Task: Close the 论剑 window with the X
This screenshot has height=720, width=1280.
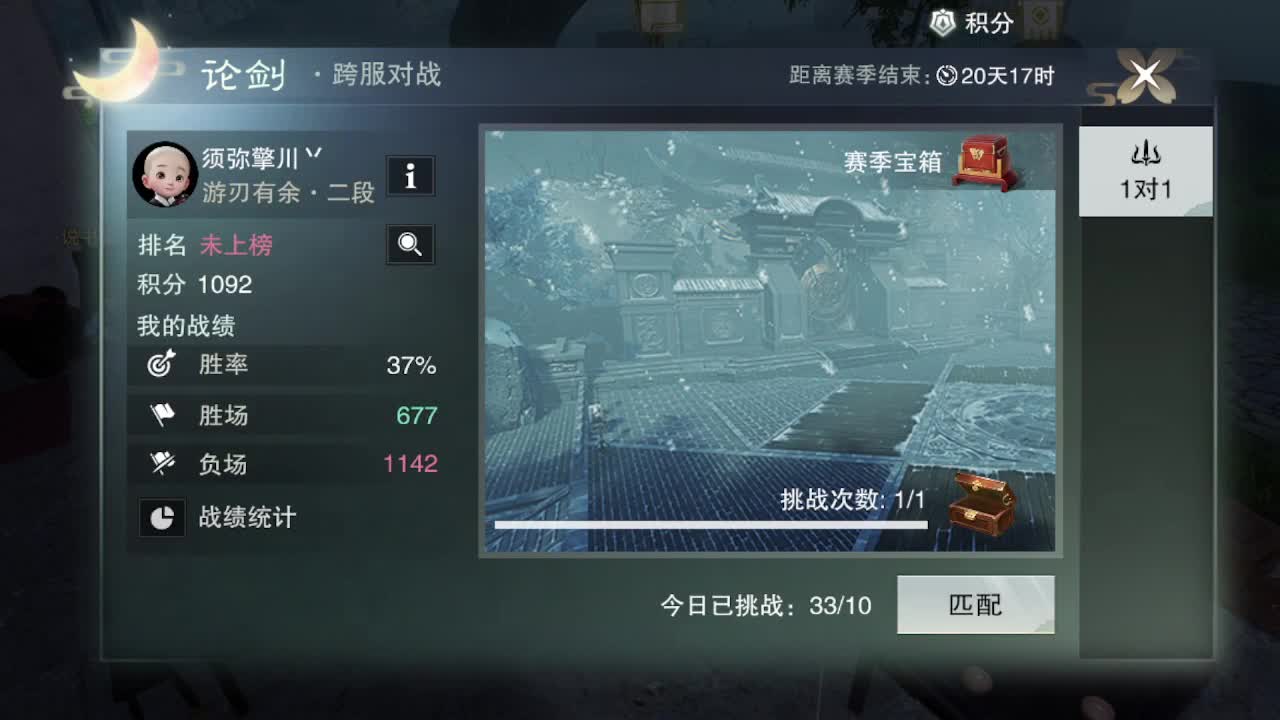Action: pyautogui.click(x=1145, y=75)
